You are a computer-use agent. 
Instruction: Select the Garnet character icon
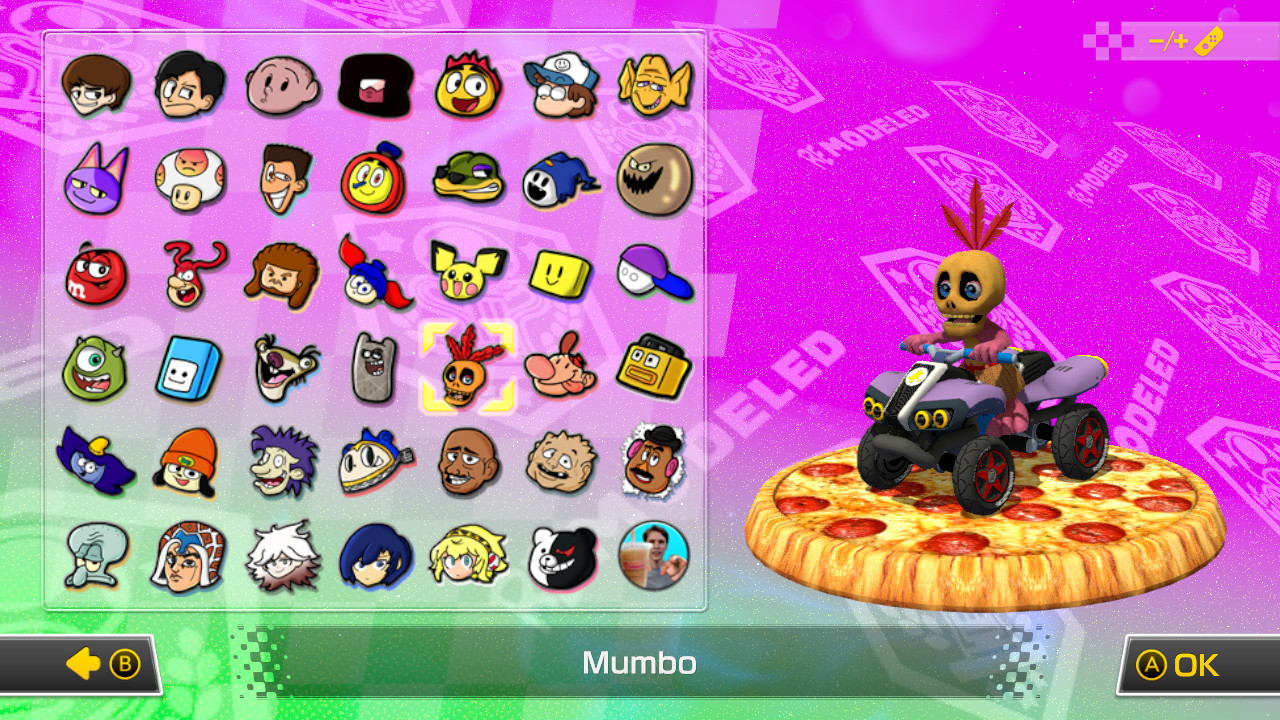click(x=375, y=85)
